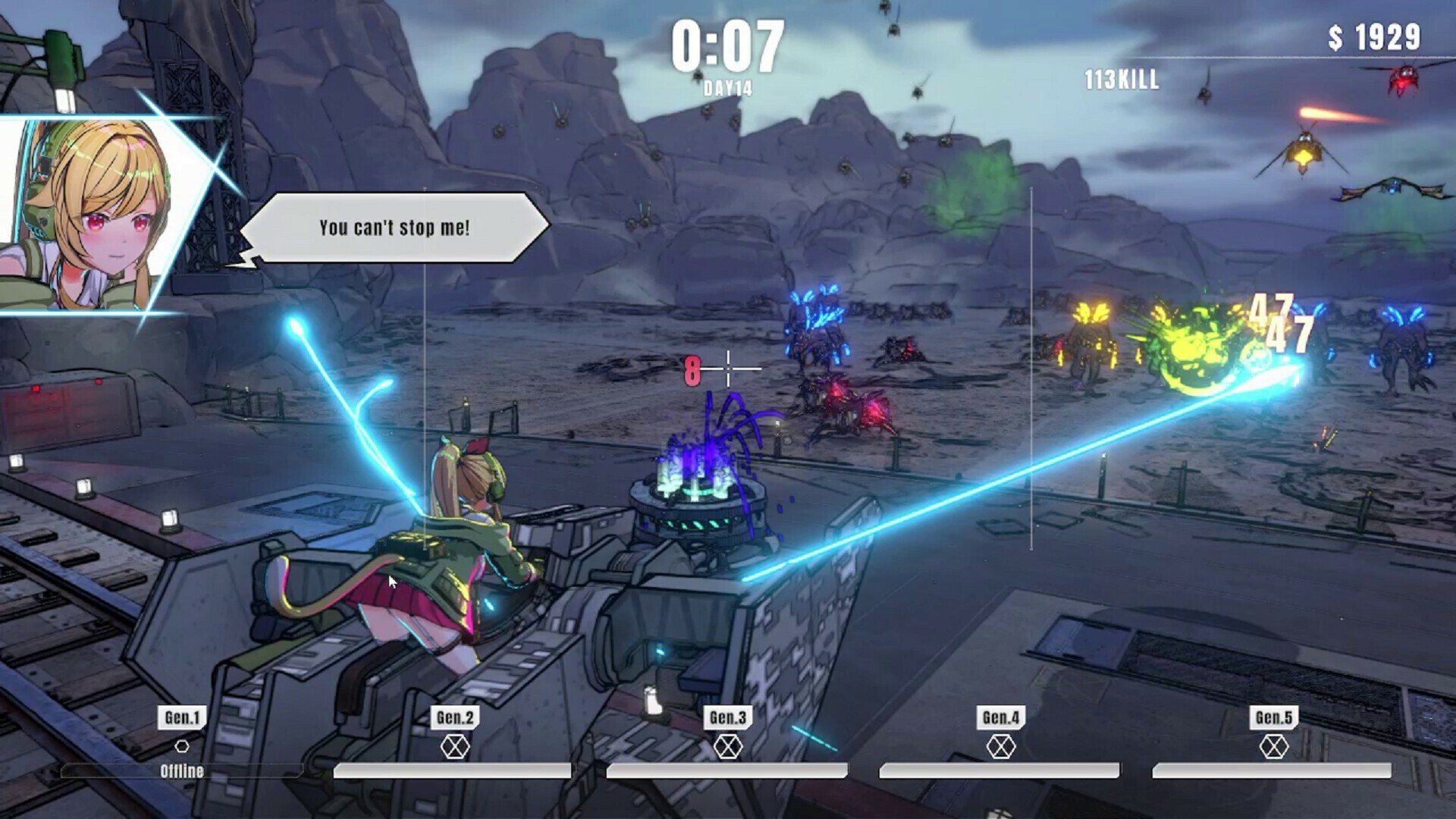This screenshot has width=1456, height=819.
Task: Click the speech bubble saying You can't stop me
Action: tap(395, 226)
